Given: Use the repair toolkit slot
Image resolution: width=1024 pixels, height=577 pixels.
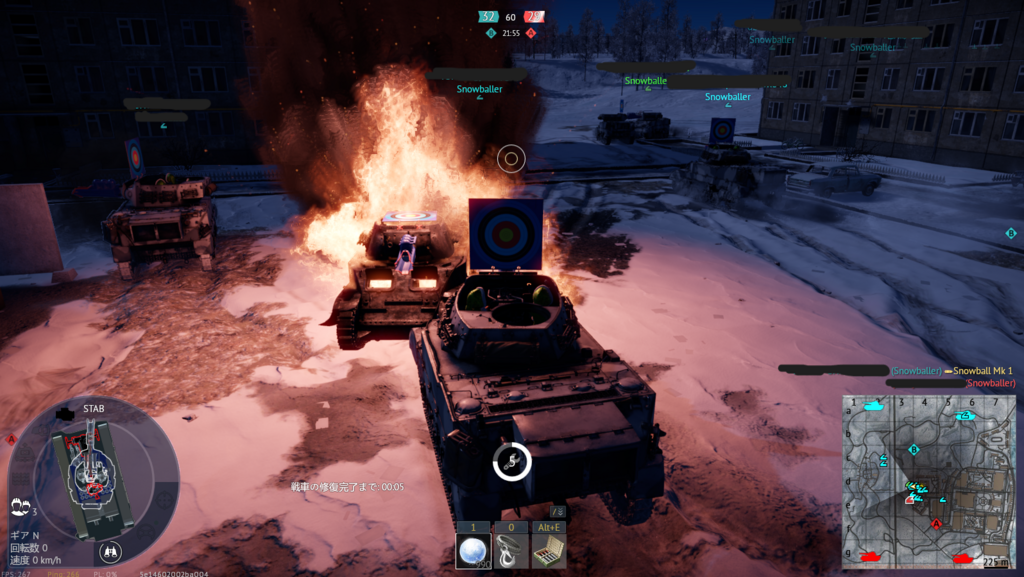Looking at the screenshot, I should [x=548, y=550].
